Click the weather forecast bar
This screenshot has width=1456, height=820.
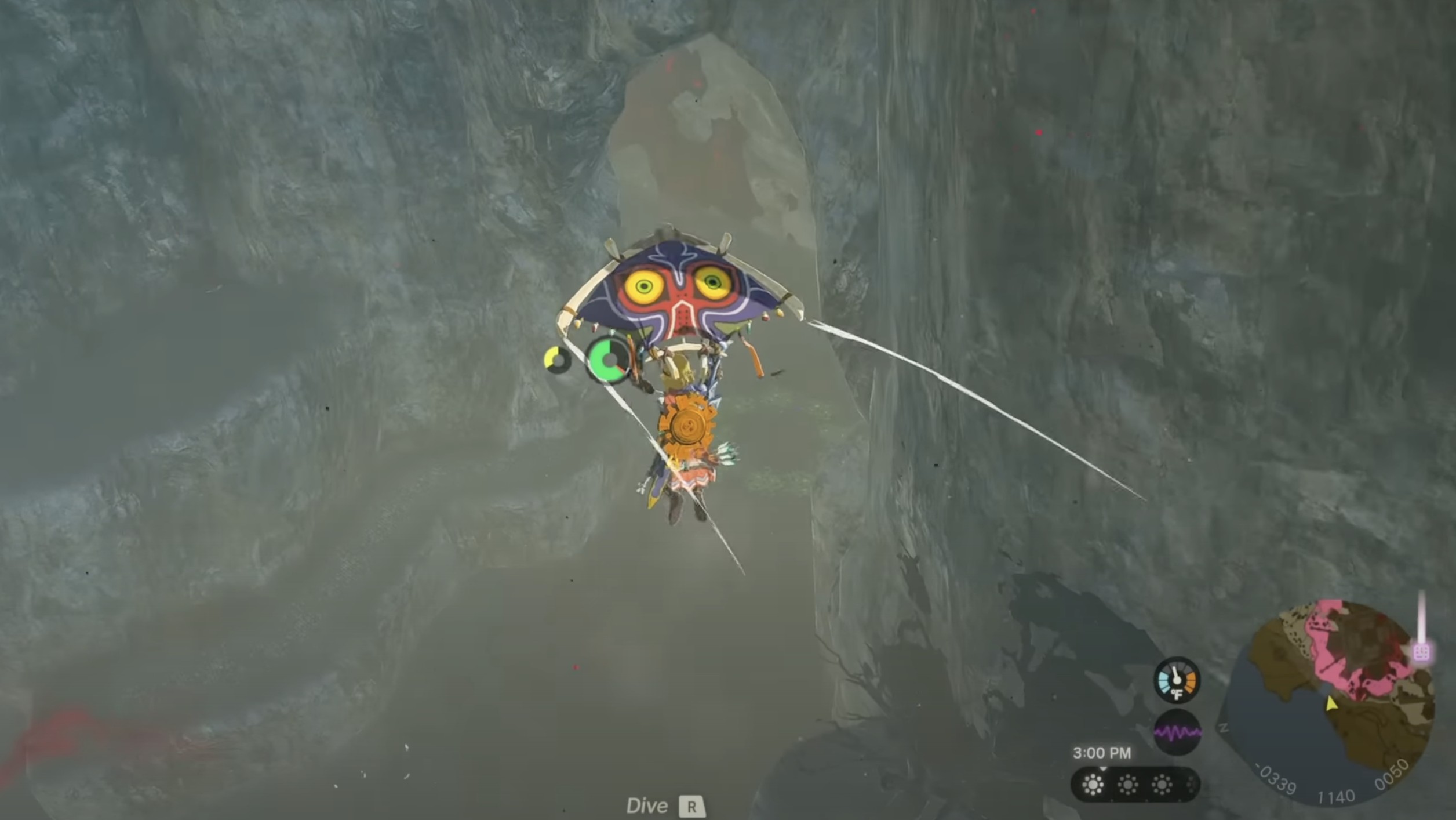[1134, 785]
